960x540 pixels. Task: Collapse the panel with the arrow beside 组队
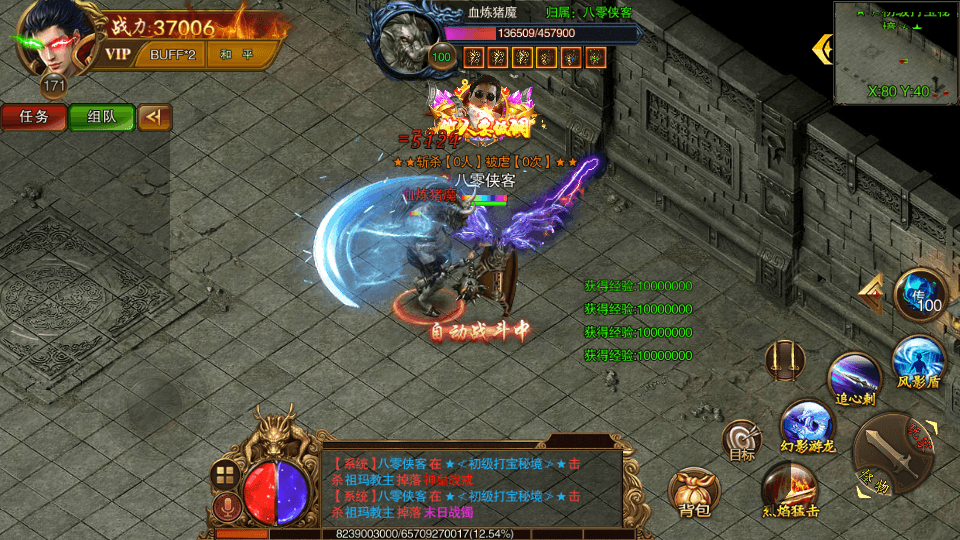click(154, 117)
